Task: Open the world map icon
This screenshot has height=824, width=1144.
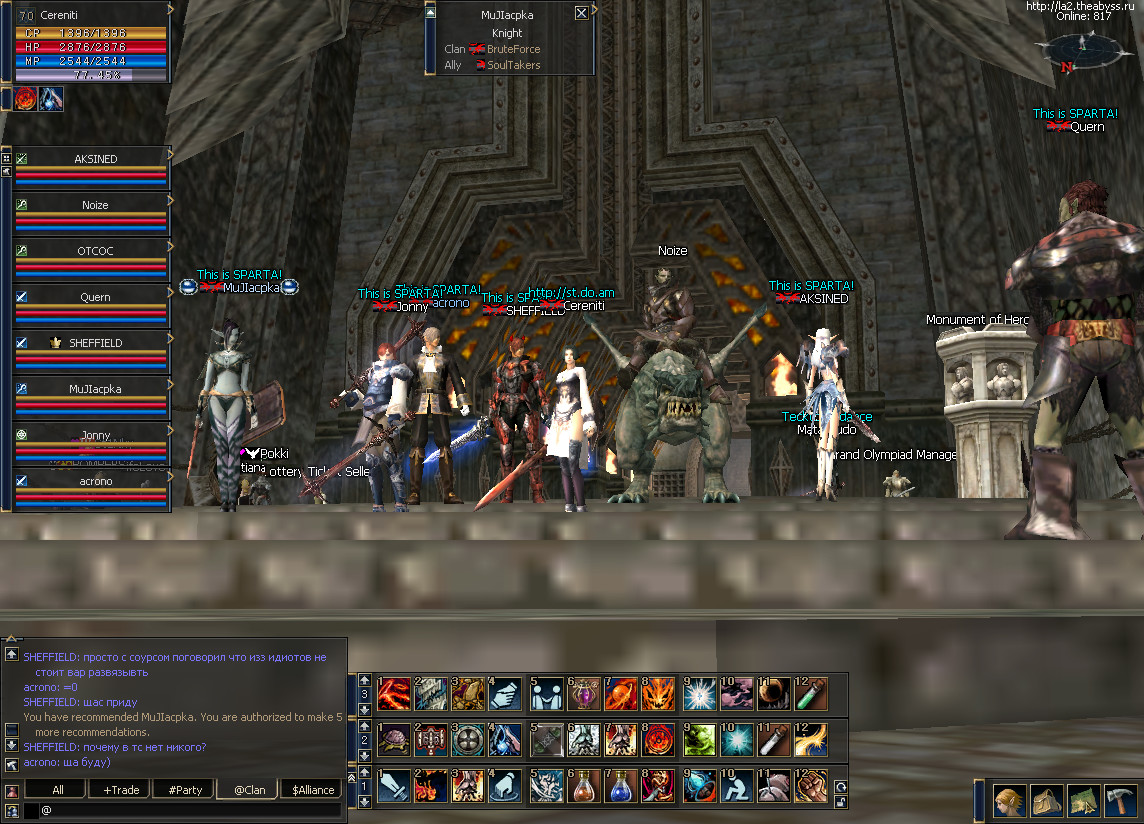Action: pyautogui.click(x=1083, y=801)
